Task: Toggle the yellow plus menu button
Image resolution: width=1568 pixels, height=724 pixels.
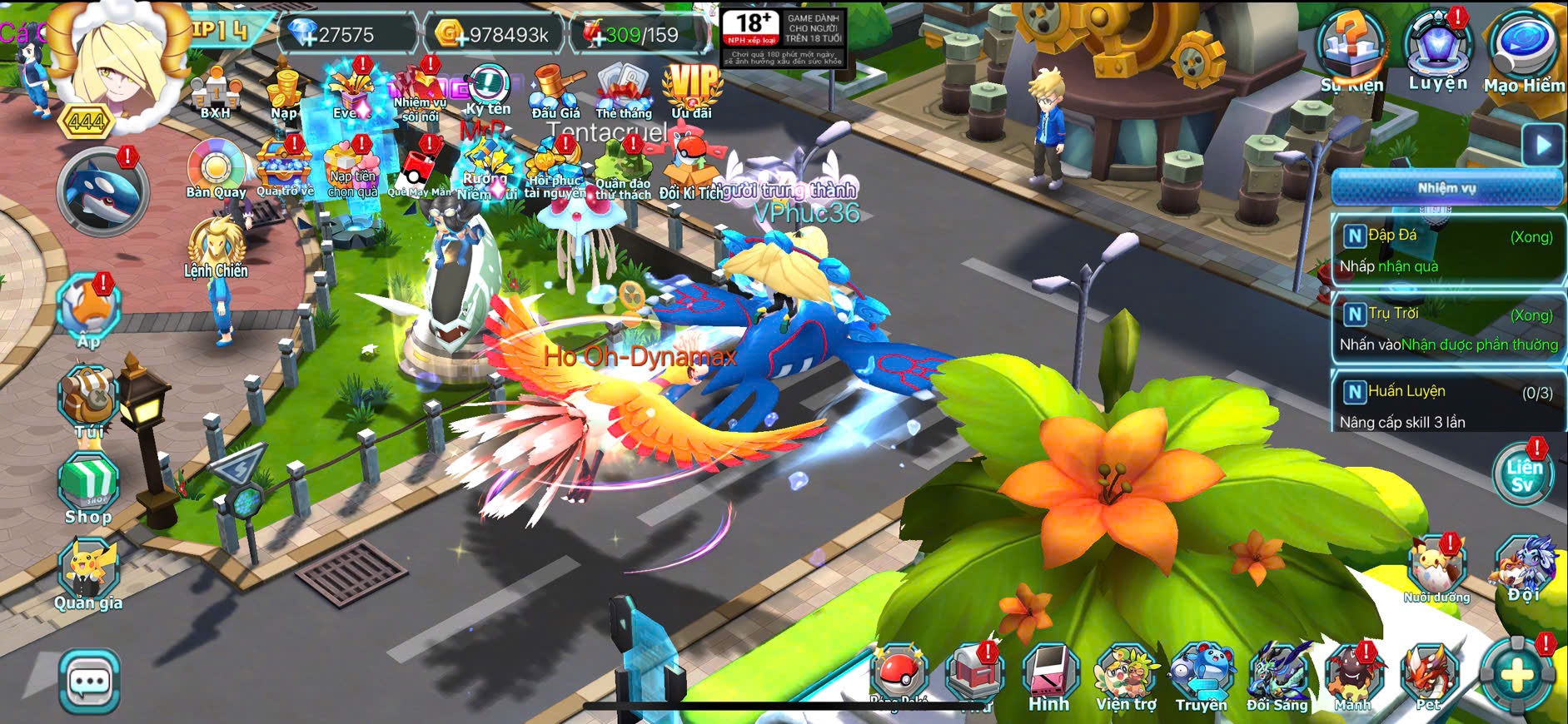Action: point(1516,676)
